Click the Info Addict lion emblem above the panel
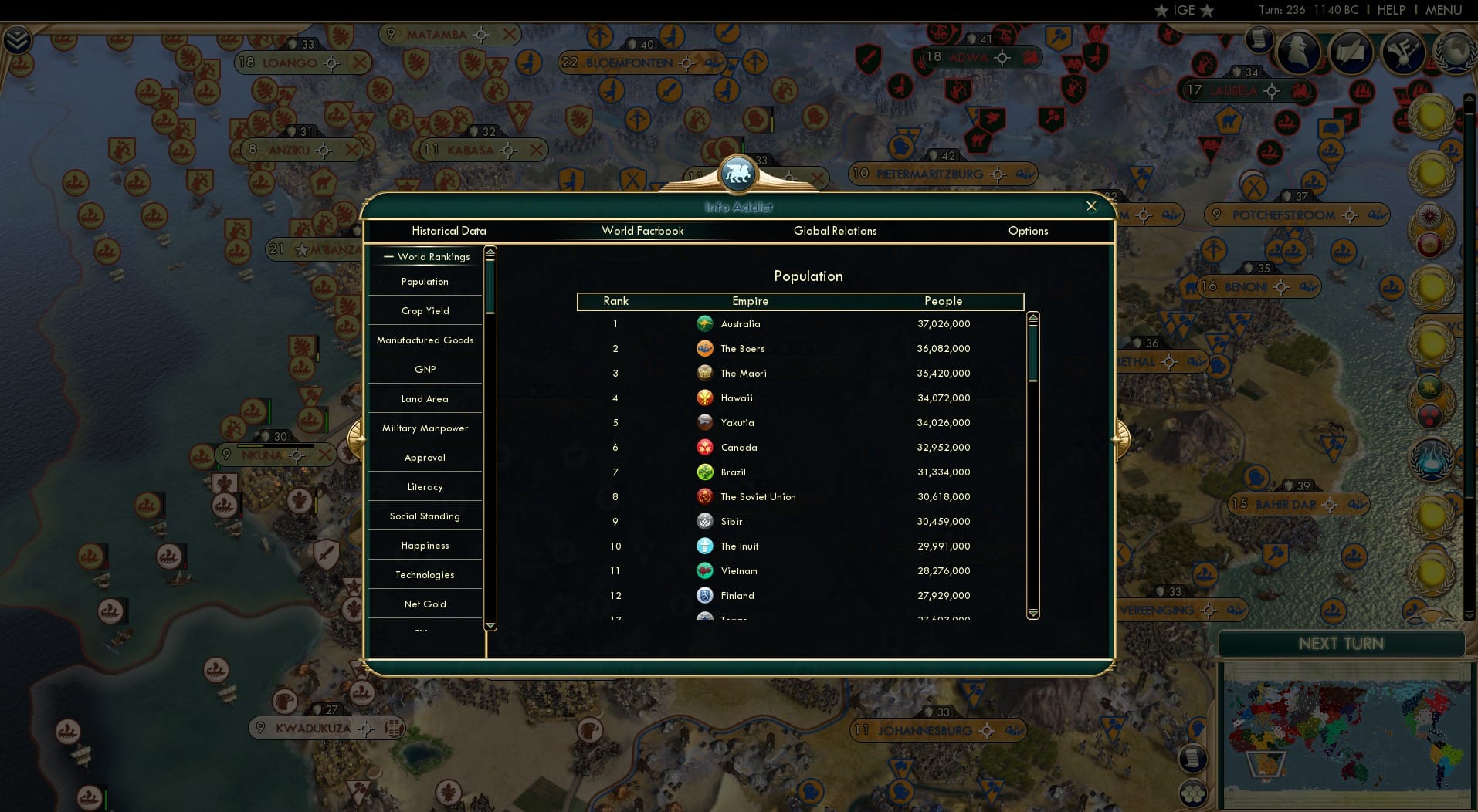 (x=738, y=173)
